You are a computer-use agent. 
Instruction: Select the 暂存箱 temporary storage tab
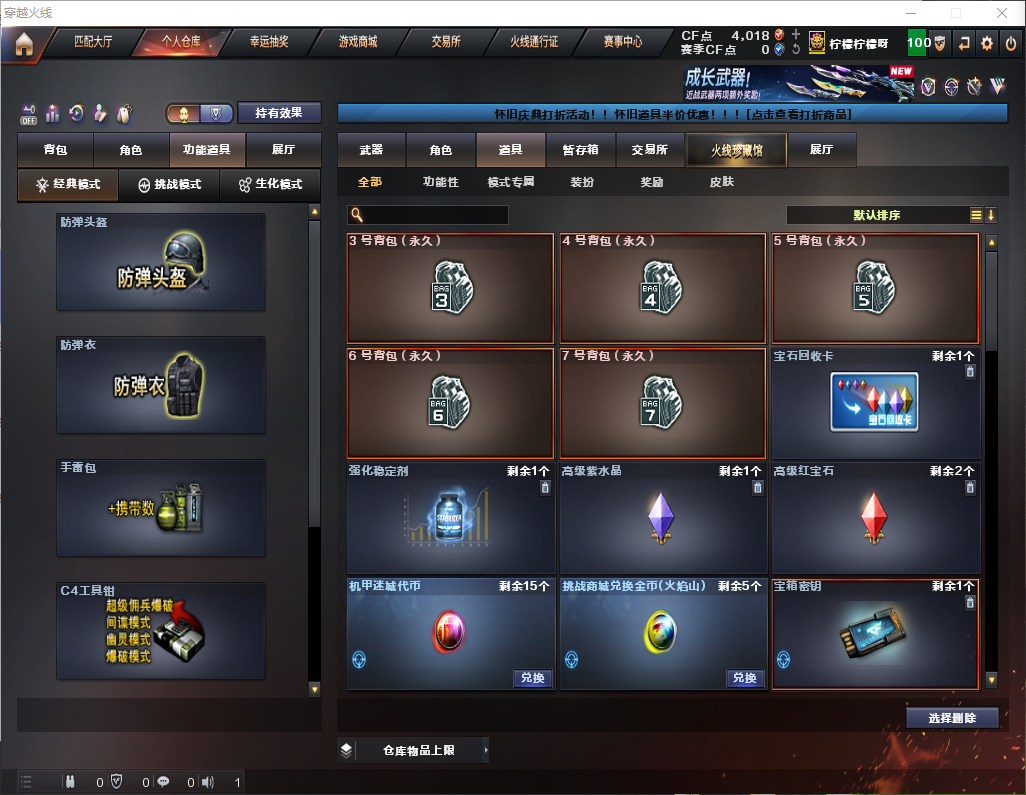580,150
